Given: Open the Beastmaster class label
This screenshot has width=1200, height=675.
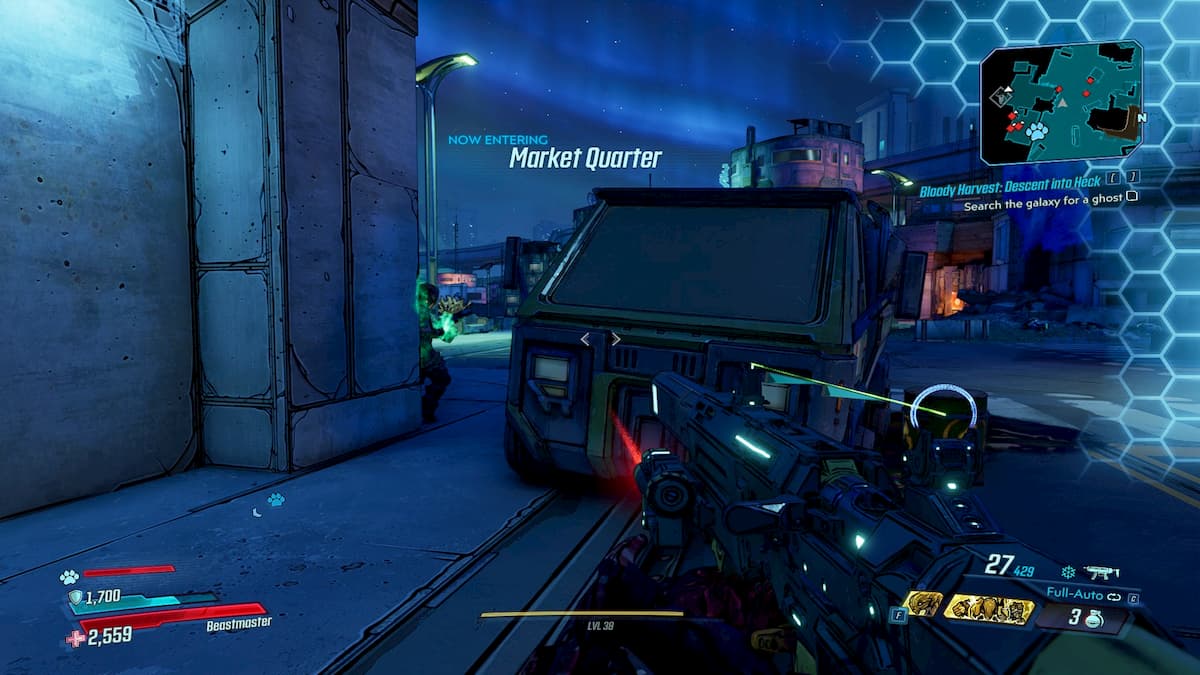Looking at the screenshot, I should [x=239, y=623].
